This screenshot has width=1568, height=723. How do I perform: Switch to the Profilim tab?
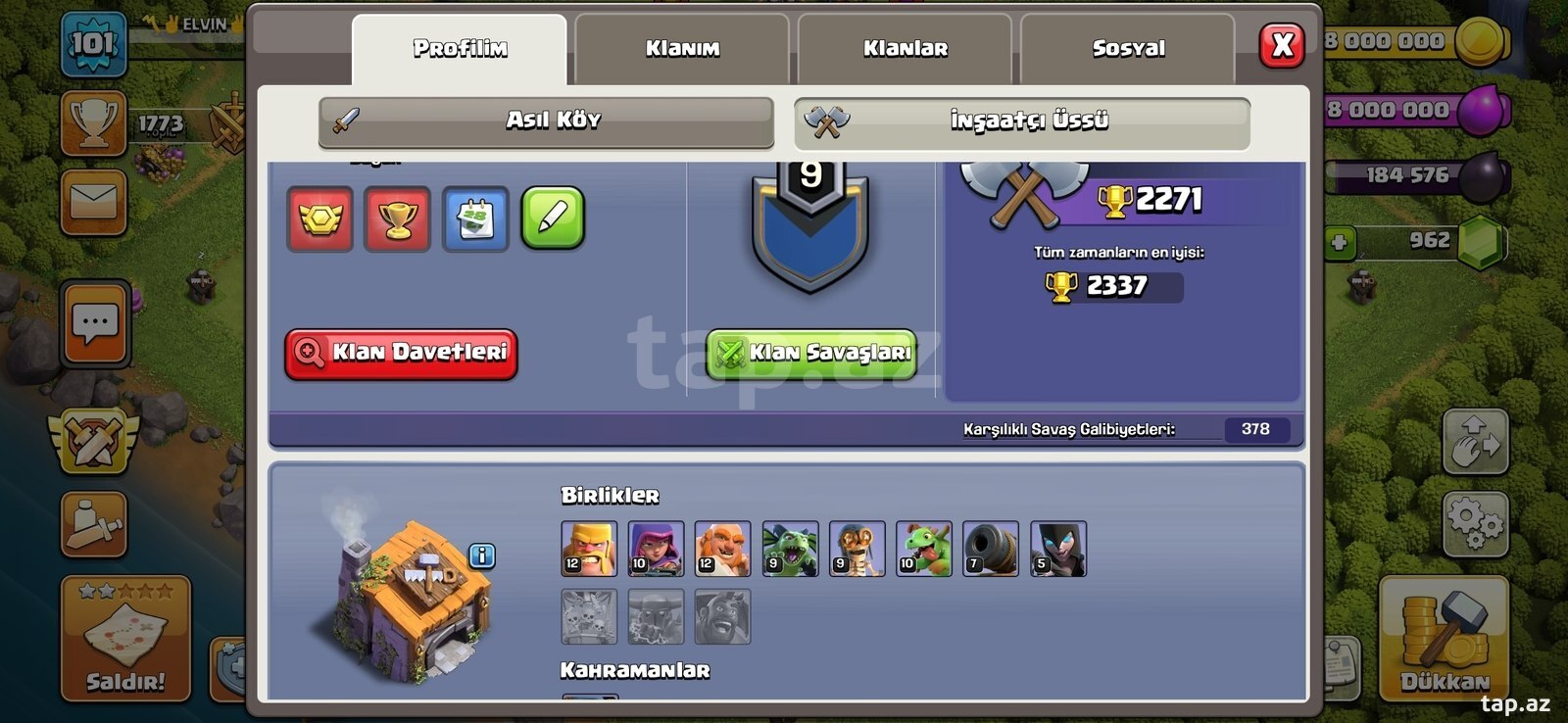point(459,48)
